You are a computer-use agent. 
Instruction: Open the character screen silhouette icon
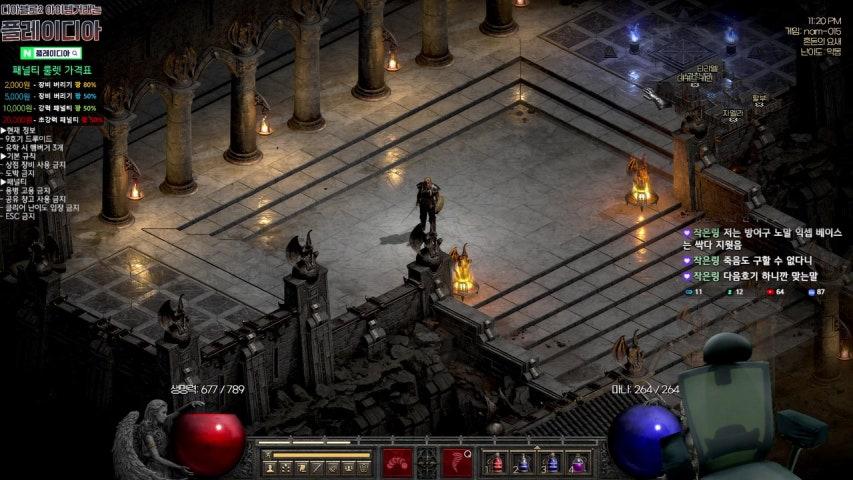pyautogui.click(x=271, y=467)
